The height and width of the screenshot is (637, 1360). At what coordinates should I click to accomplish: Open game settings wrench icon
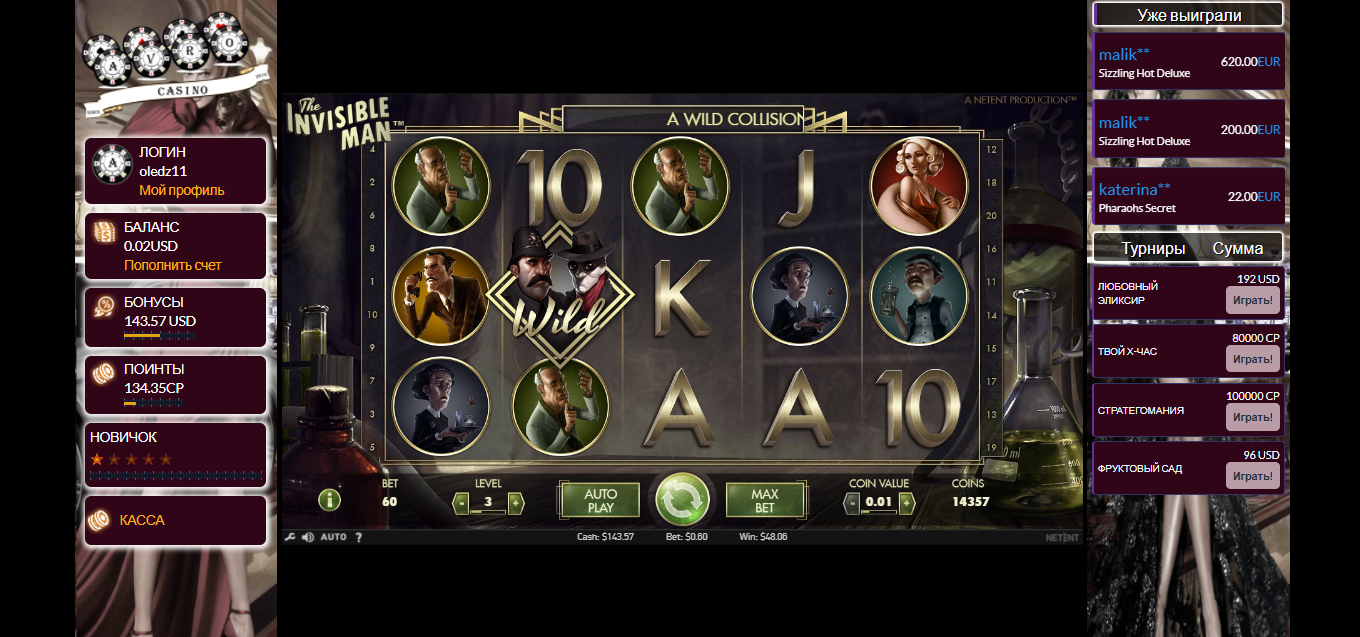(290, 537)
